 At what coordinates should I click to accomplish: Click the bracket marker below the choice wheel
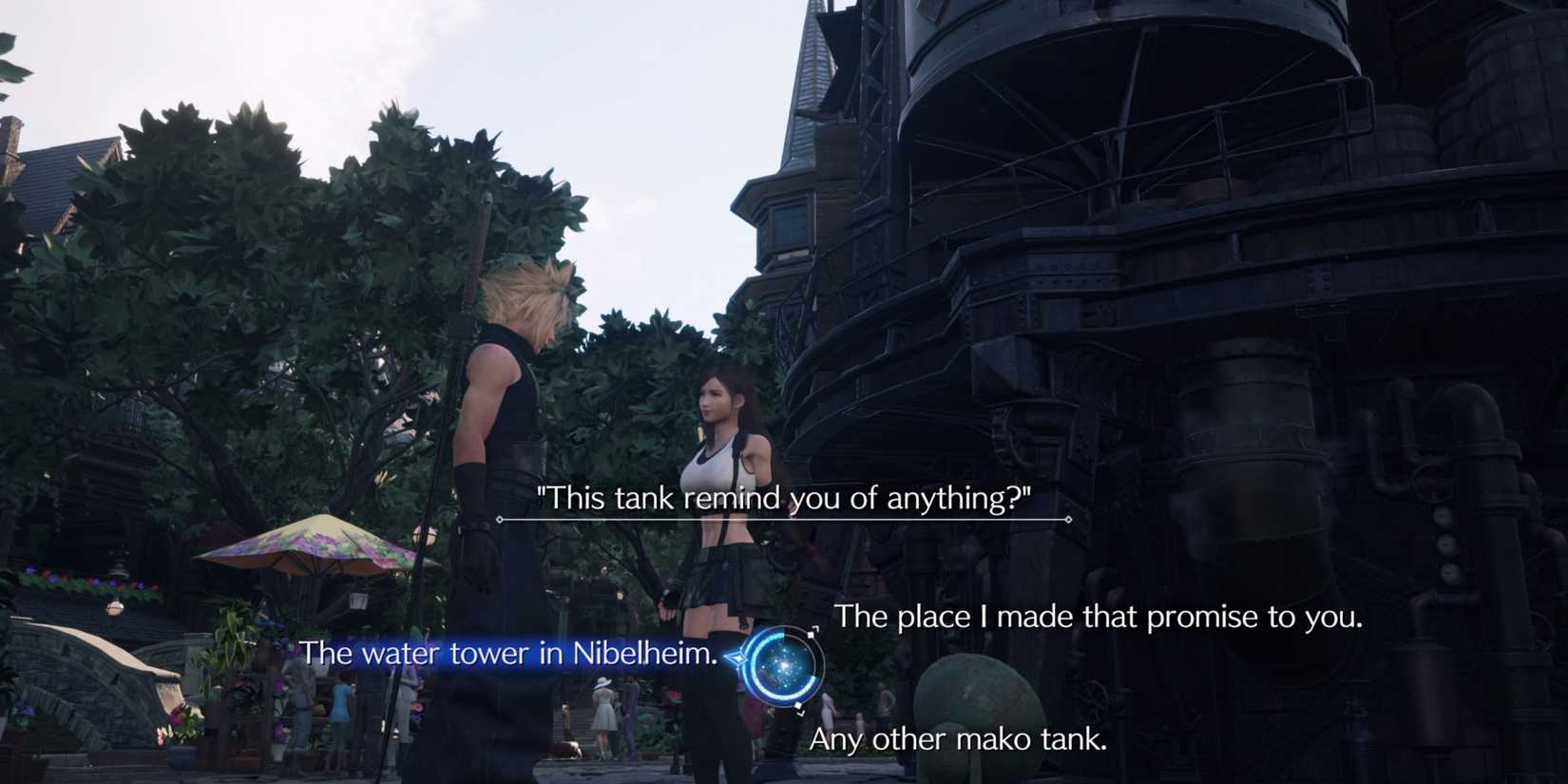801,716
